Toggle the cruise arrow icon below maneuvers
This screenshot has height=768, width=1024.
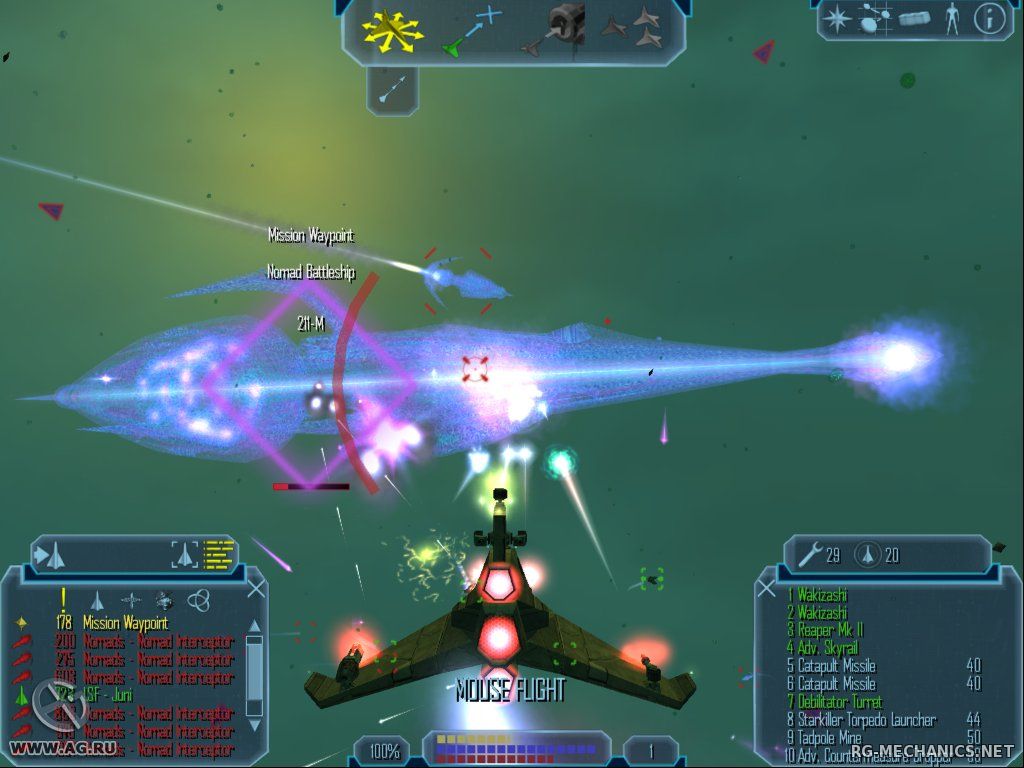coord(391,90)
